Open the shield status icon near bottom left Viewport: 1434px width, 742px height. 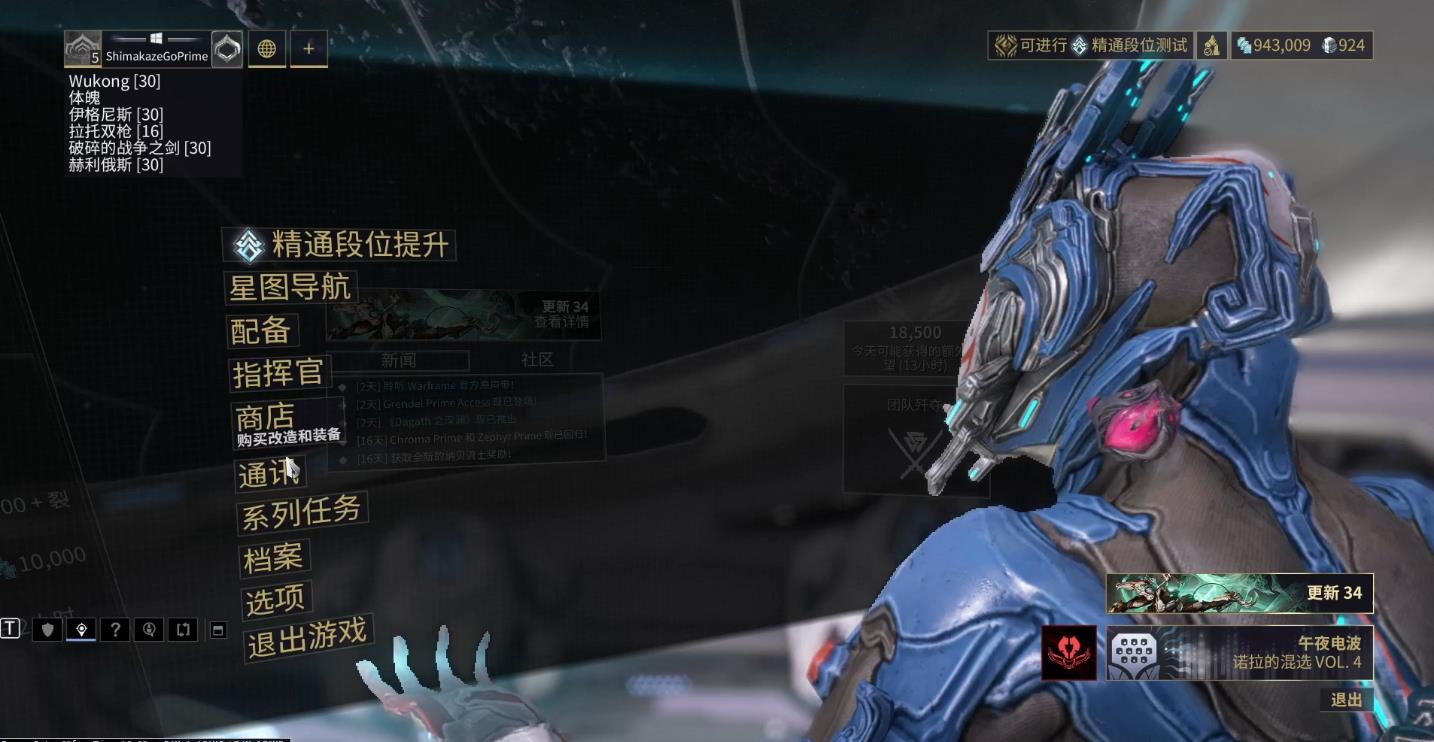coord(47,628)
